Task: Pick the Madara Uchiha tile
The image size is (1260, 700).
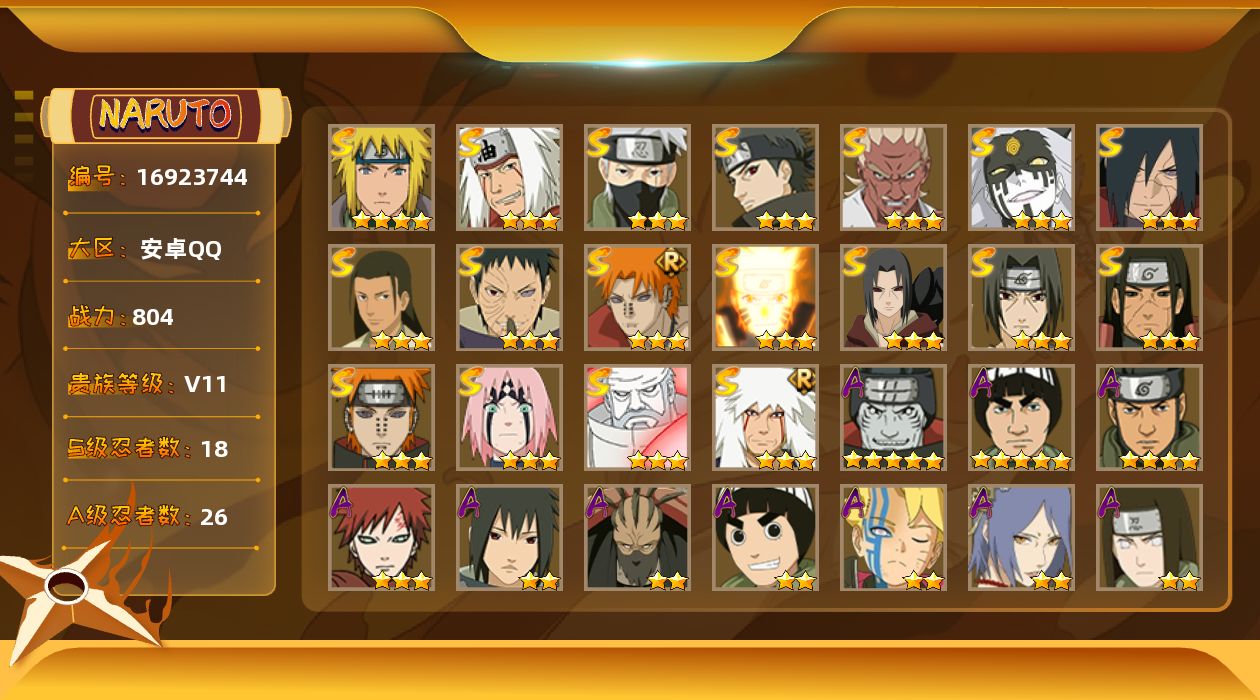Action: point(1149,178)
